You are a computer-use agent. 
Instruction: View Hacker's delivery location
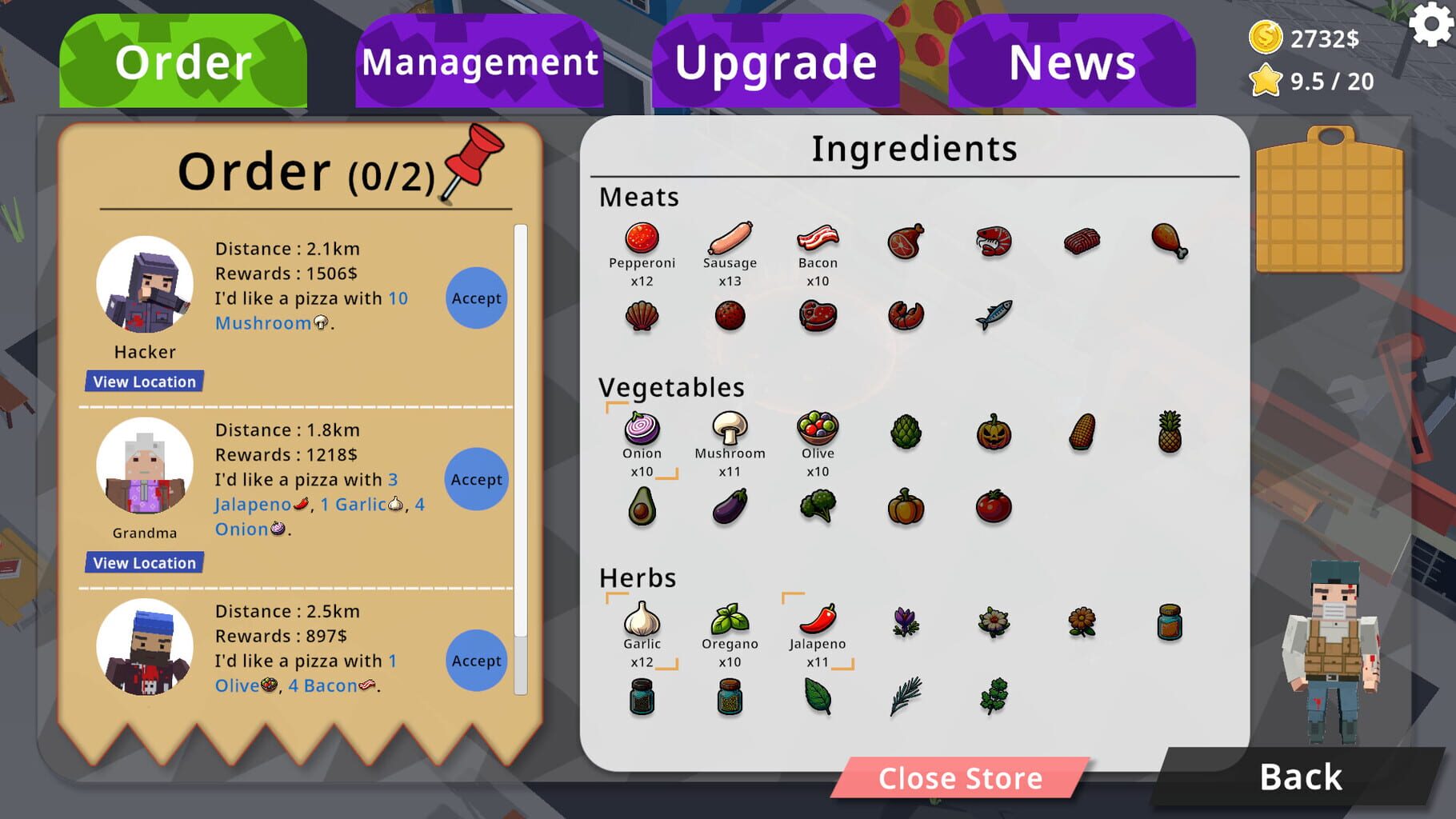143,382
